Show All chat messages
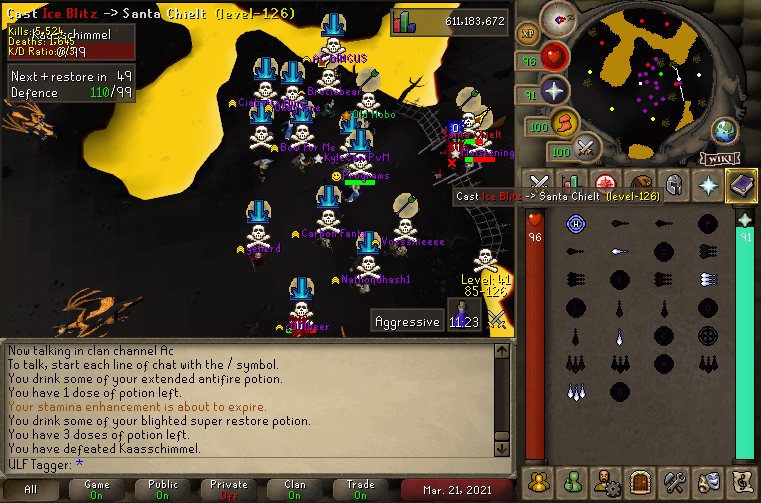This screenshot has height=503, width=761. (x=31, y=489)
